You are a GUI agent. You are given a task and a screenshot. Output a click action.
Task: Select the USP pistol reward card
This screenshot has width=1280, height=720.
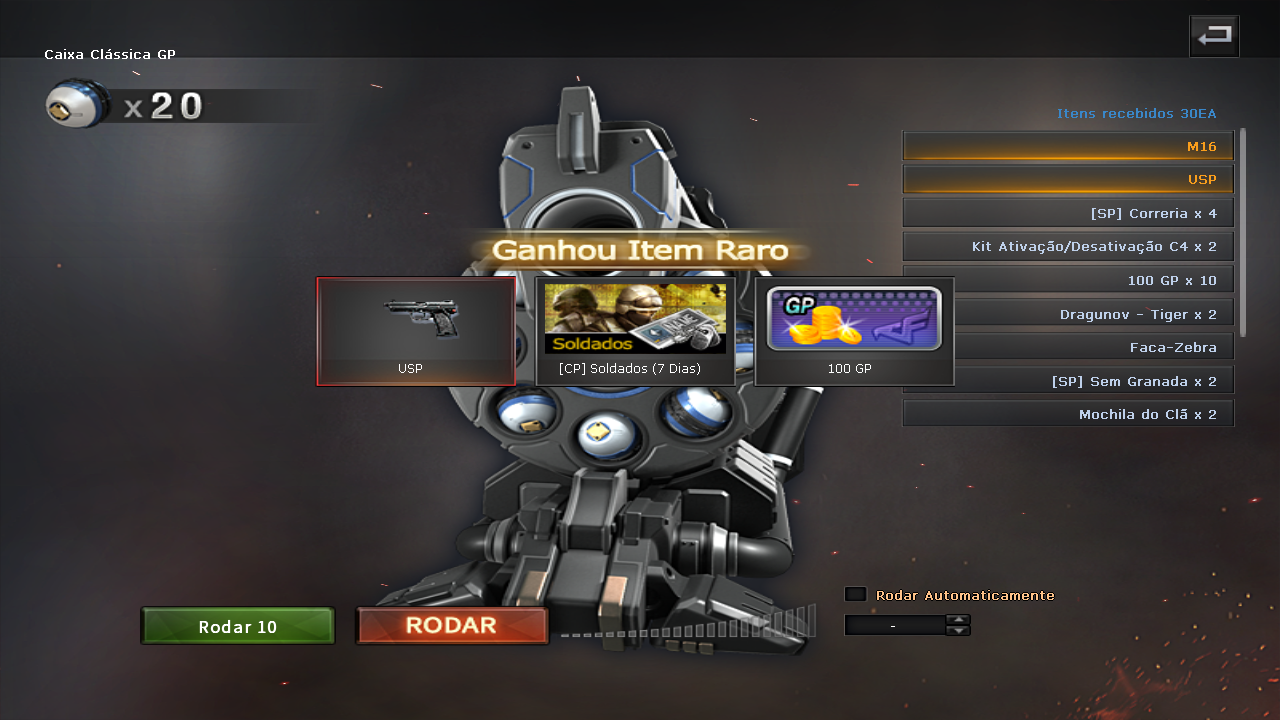click(x=415, y=331)
